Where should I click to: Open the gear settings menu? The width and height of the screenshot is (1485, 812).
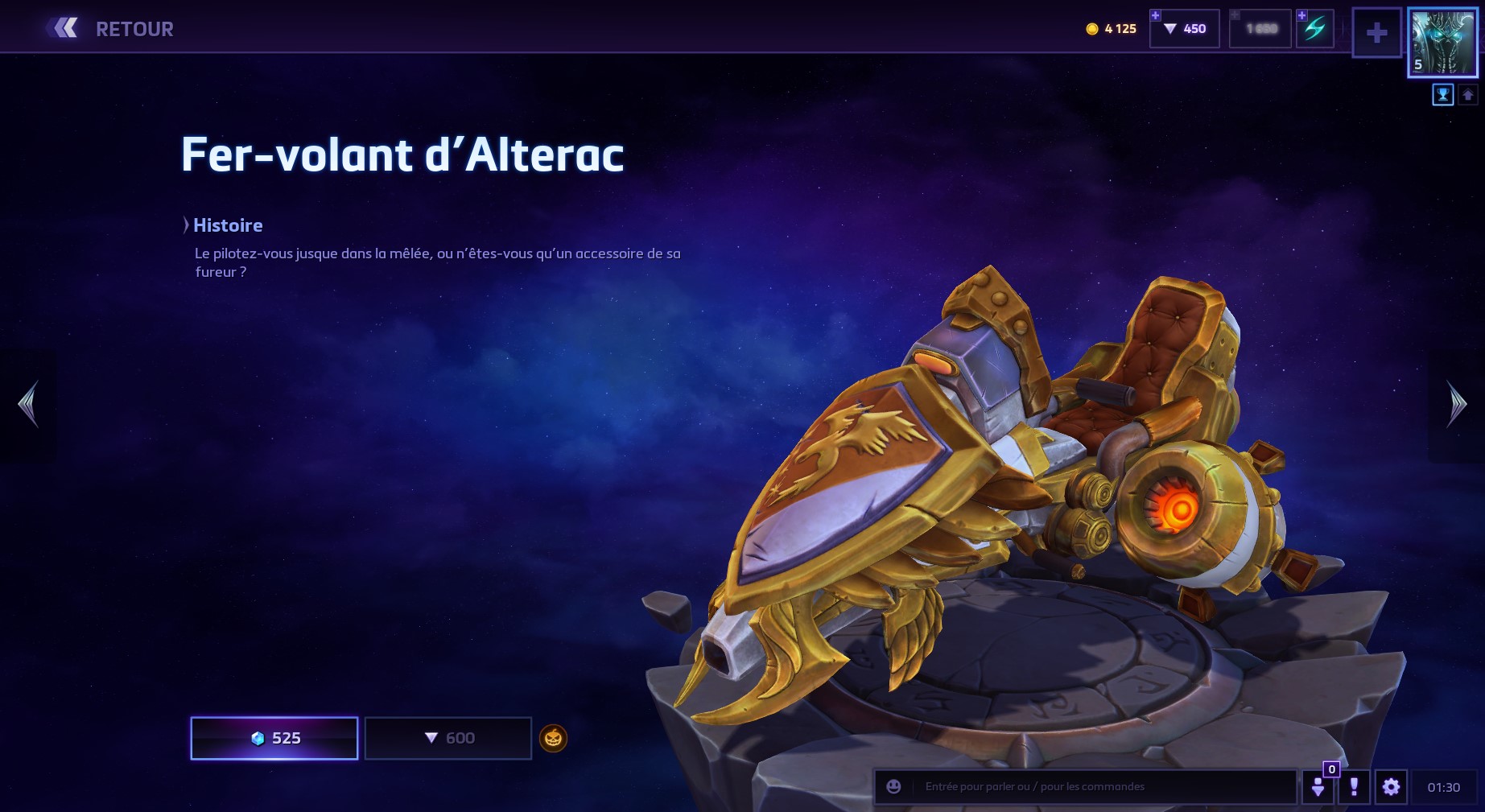coord(1391,787)
